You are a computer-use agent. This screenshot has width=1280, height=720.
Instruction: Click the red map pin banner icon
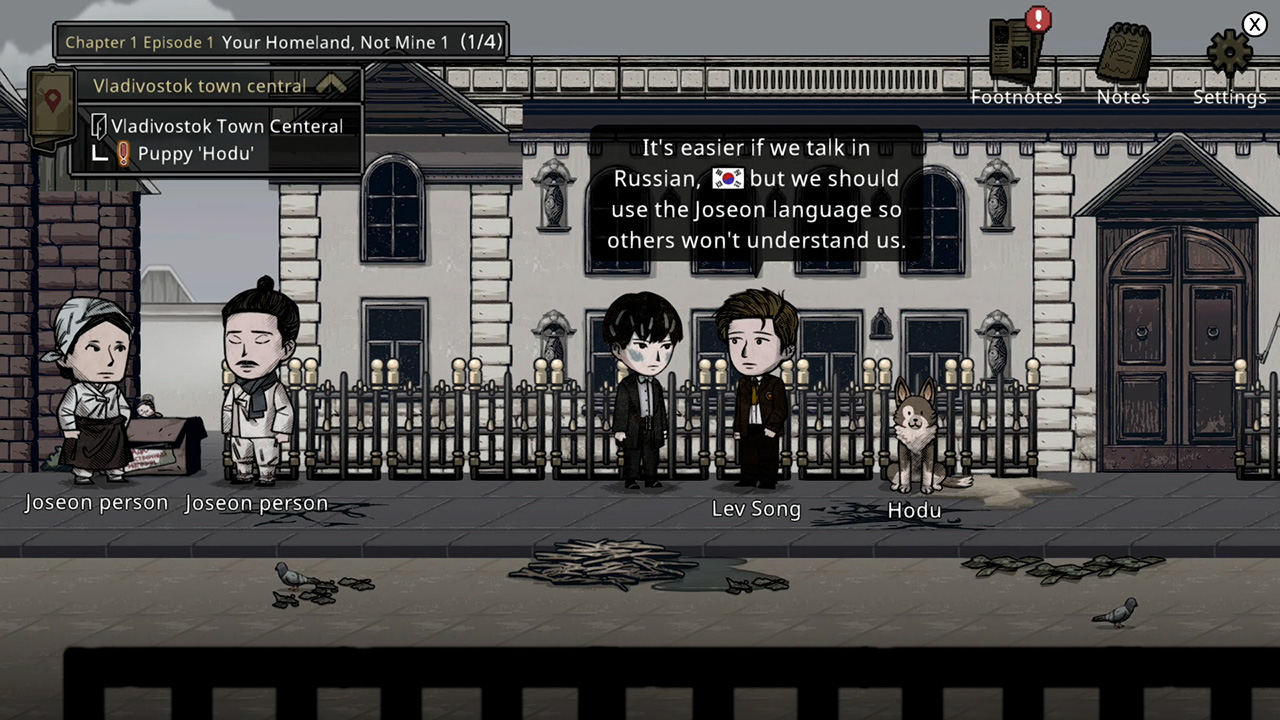[52, 103]
